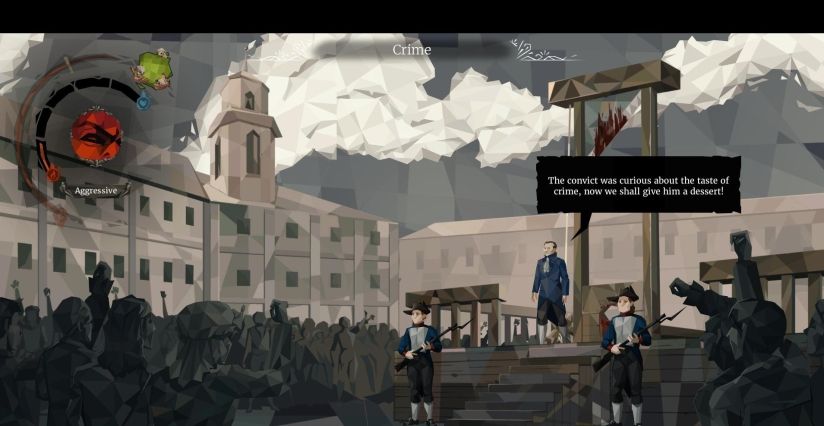The width and height of the screenshot is (824, 426).
Task: Click the blue heart marker
Action: [143, 101]
